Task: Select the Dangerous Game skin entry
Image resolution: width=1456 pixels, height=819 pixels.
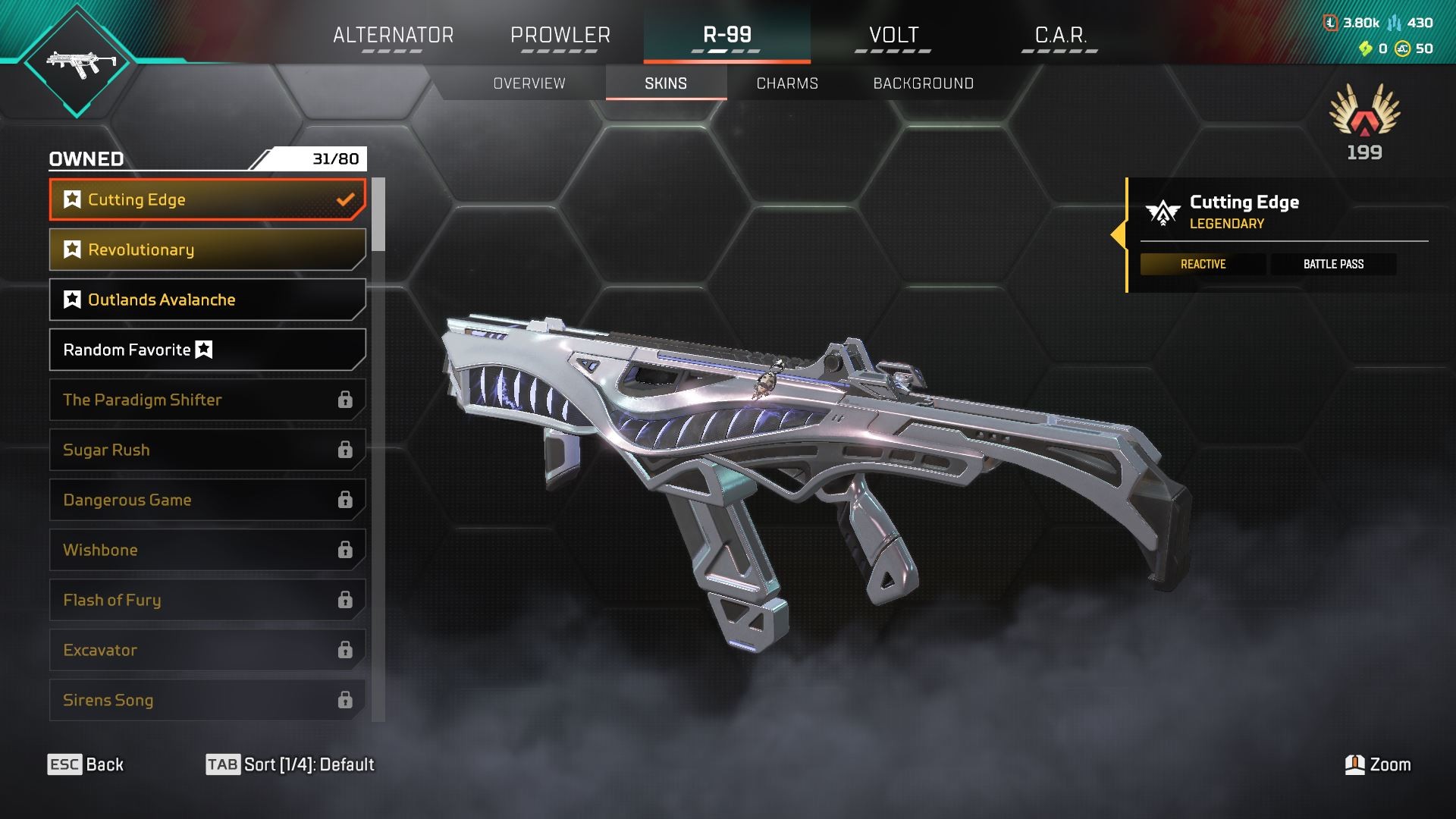Action: pos(207,500)
